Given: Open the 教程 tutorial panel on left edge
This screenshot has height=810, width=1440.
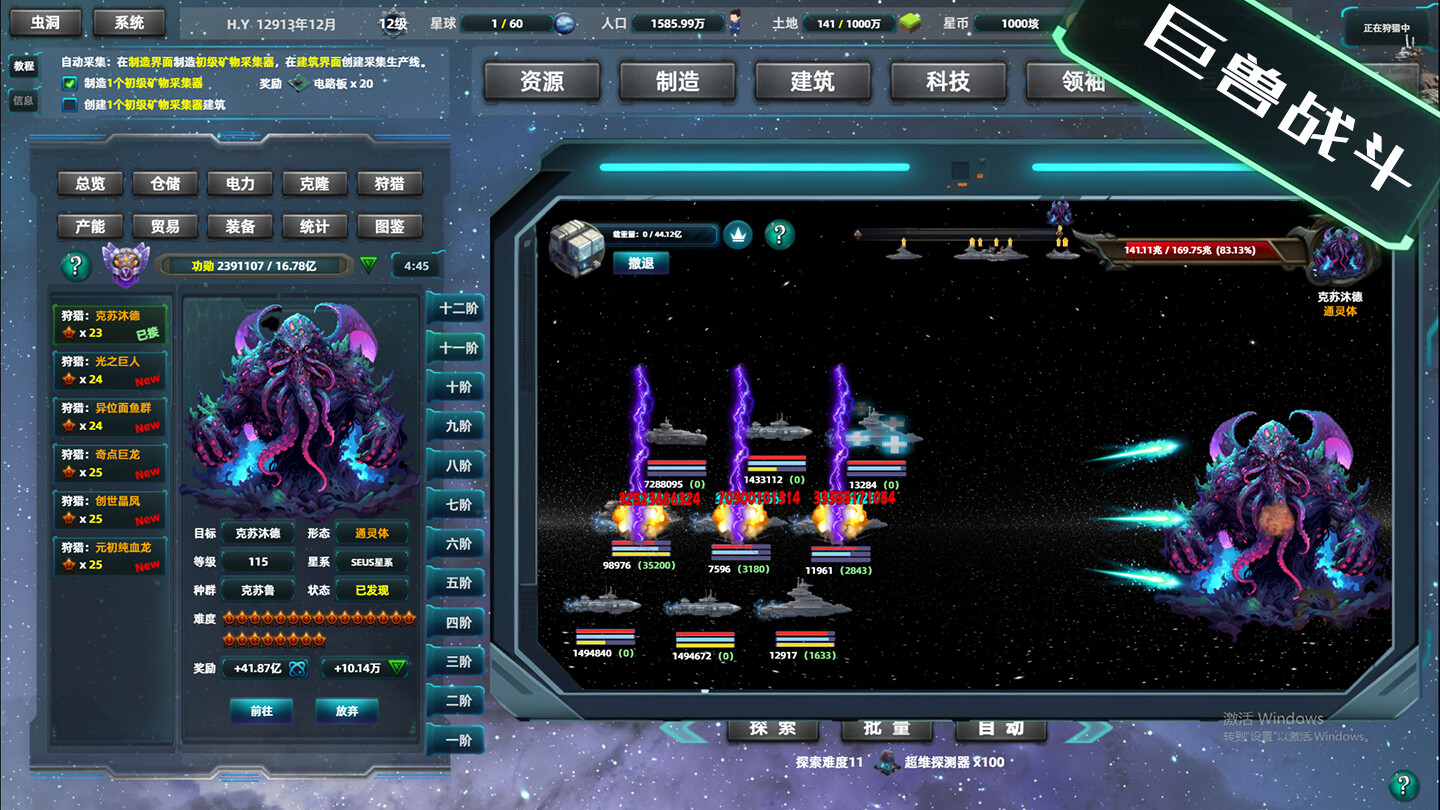Looking at the screenshot, I should click(23, 68).
